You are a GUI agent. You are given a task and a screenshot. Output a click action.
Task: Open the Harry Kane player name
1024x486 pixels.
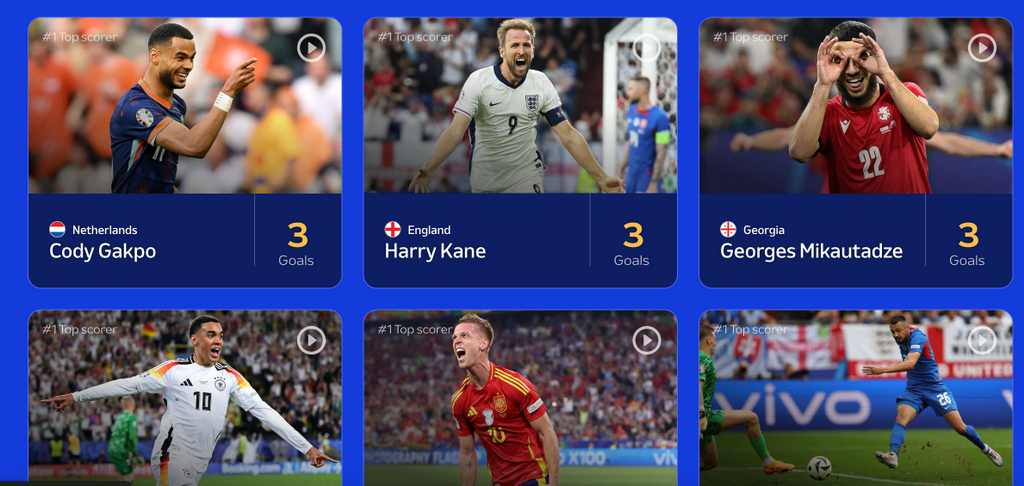(435, 251)
